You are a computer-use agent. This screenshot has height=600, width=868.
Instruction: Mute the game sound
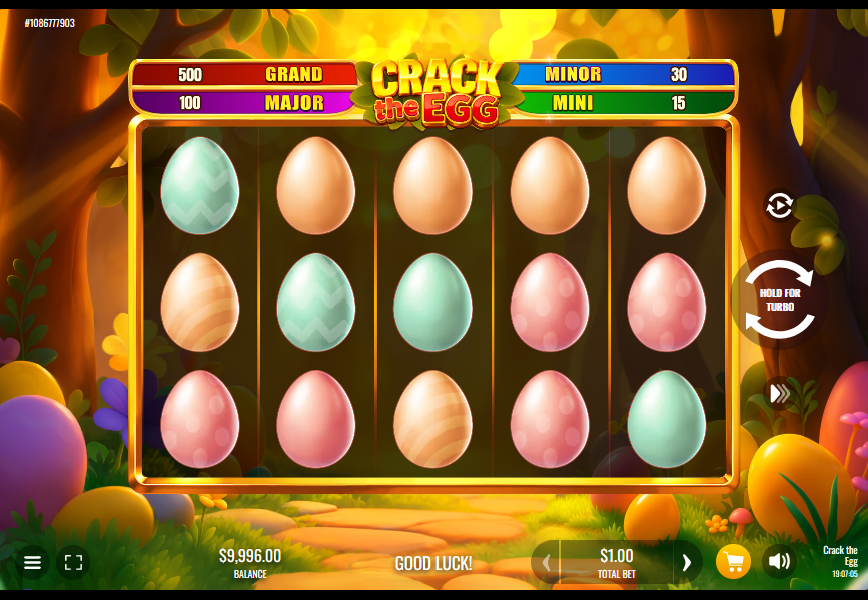(x=778, y=562)
